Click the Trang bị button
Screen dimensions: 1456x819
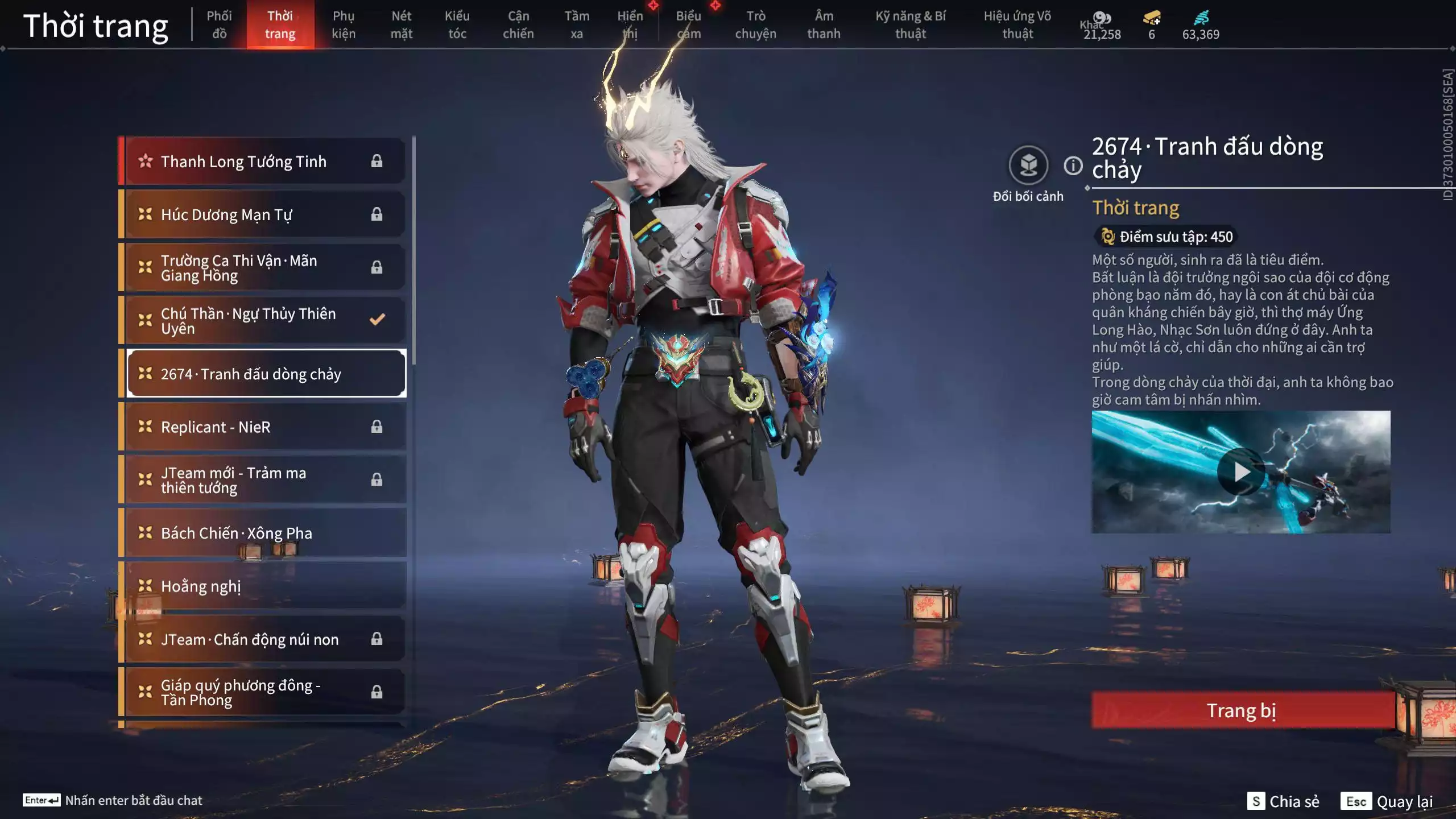click(1242, 710)
